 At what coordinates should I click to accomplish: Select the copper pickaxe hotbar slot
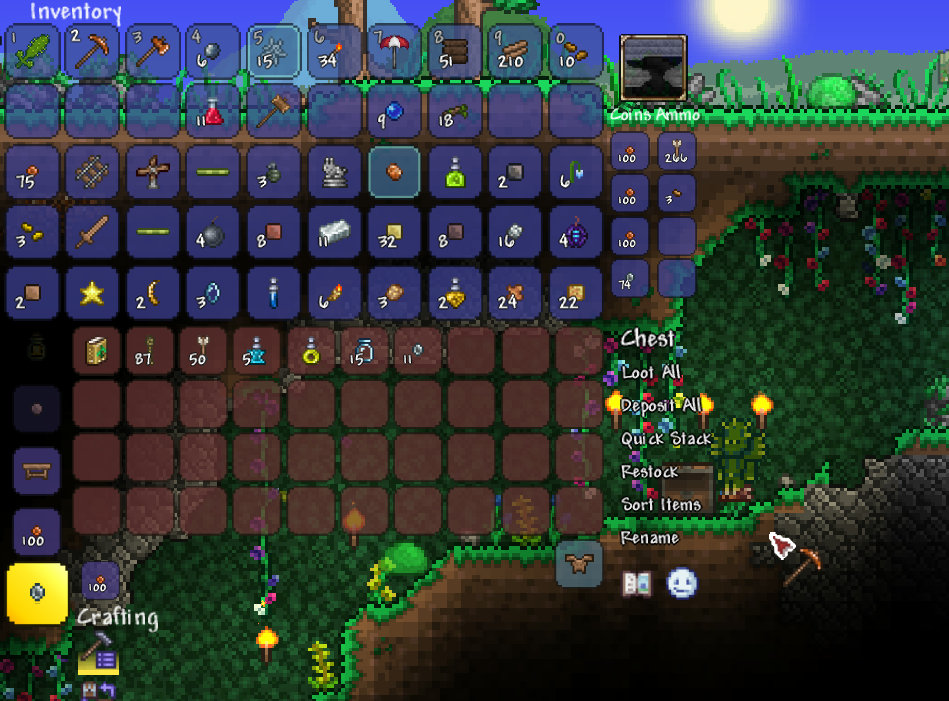click(x=94, y=51)
